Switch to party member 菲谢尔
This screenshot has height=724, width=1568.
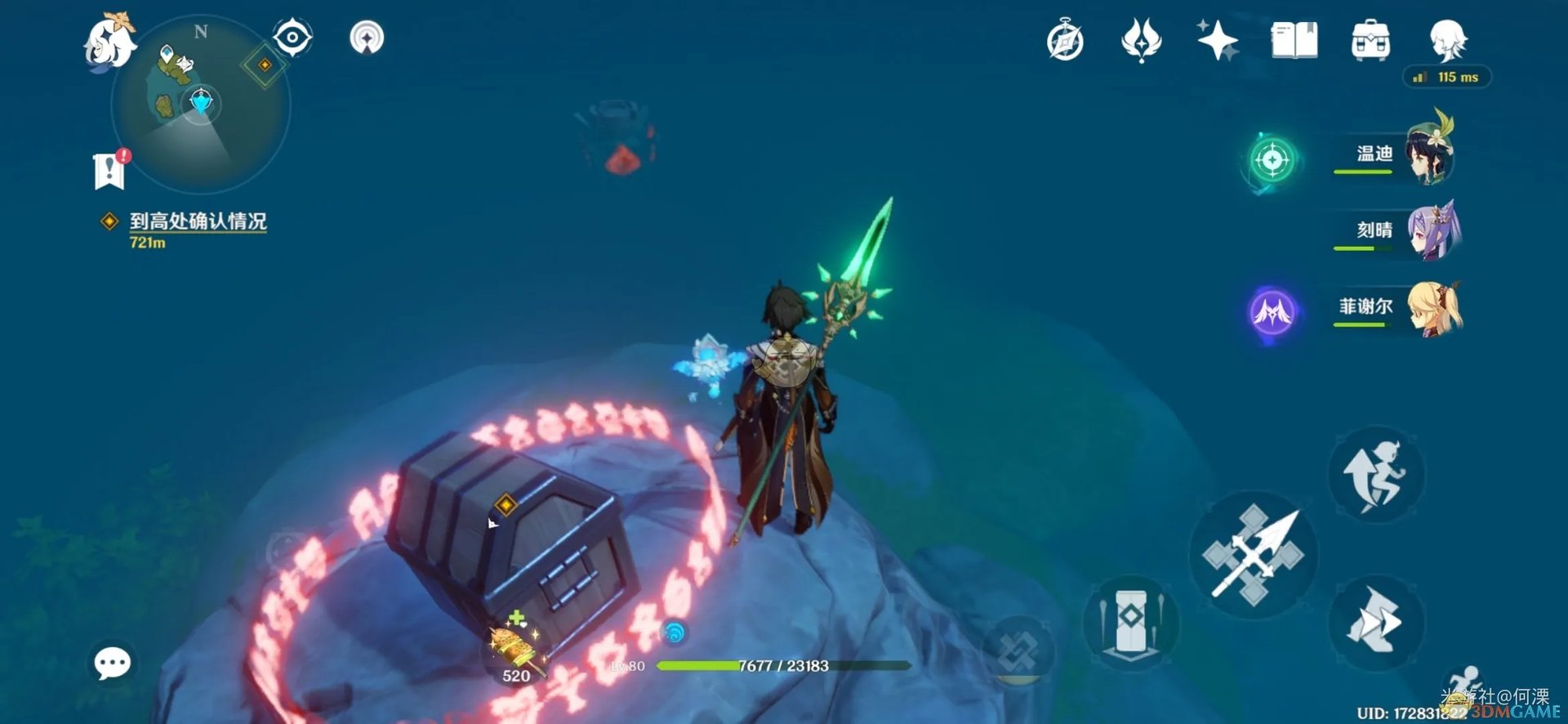[x=1396, y=307]
